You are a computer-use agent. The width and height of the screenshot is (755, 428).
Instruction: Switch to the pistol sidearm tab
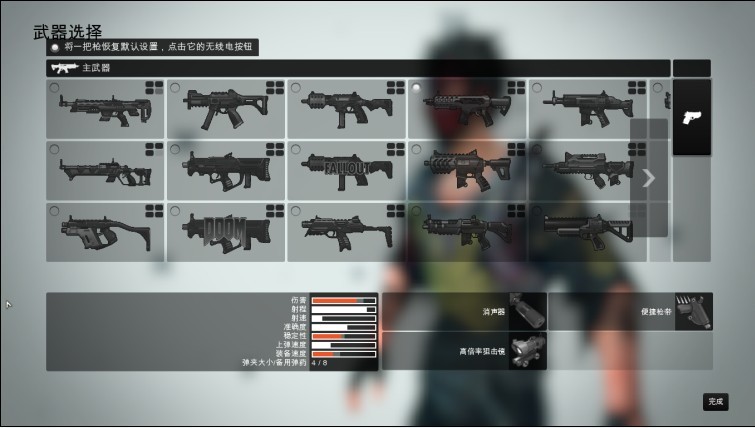coord(692,117)
